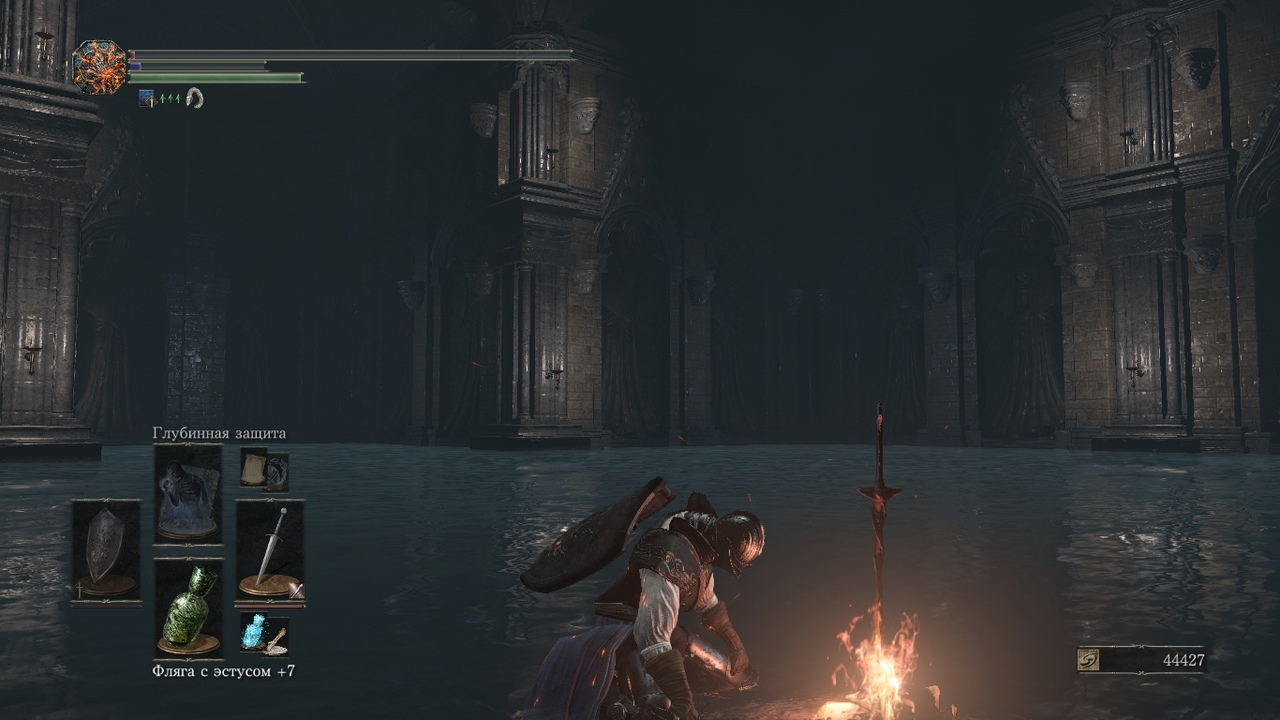Viewport: 1280px width, 720px height.
Task: Choose the kite shield left-hand slot
Action: [106, 551]
